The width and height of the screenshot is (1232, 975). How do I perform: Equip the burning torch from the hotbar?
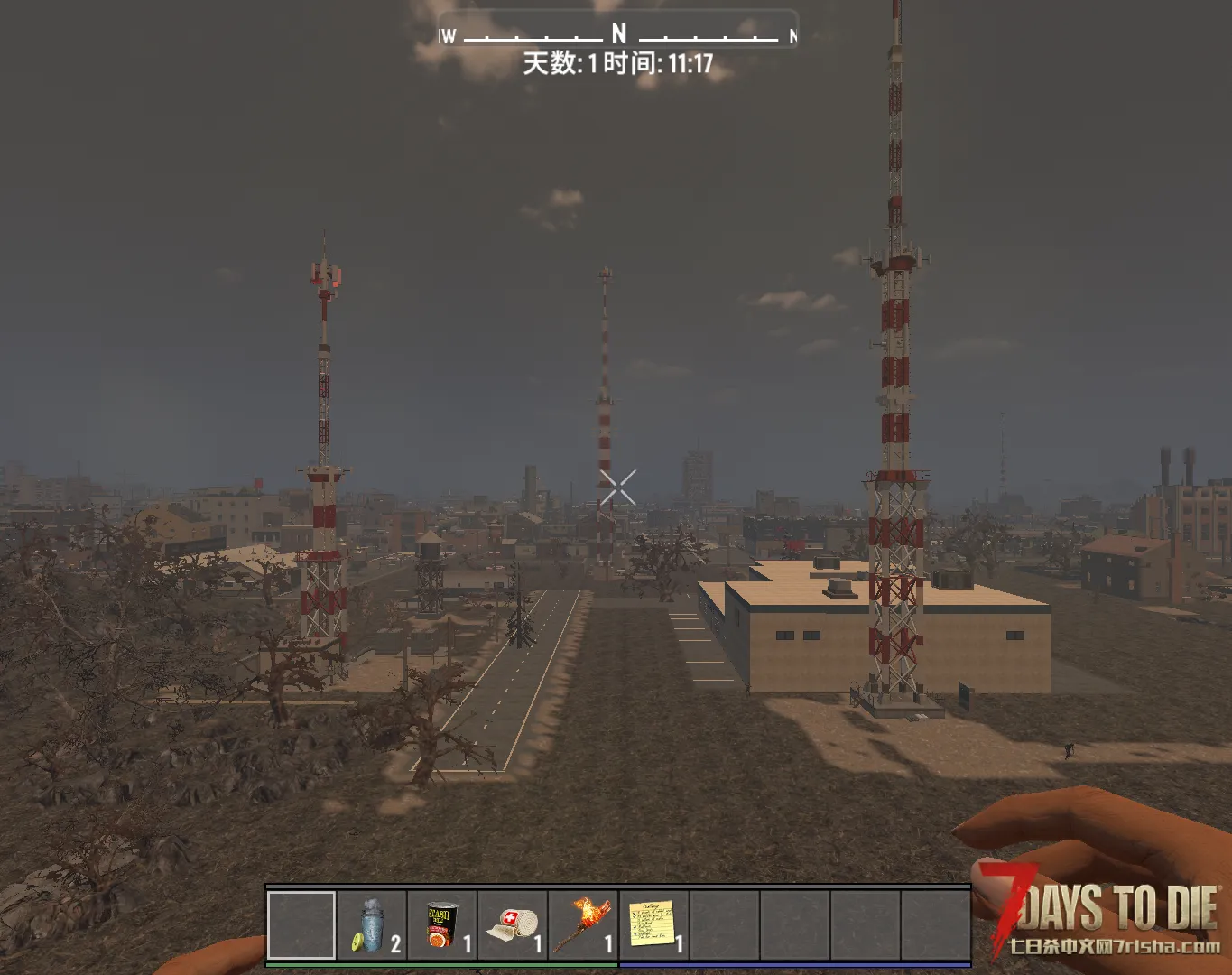[x=583, y=925]
